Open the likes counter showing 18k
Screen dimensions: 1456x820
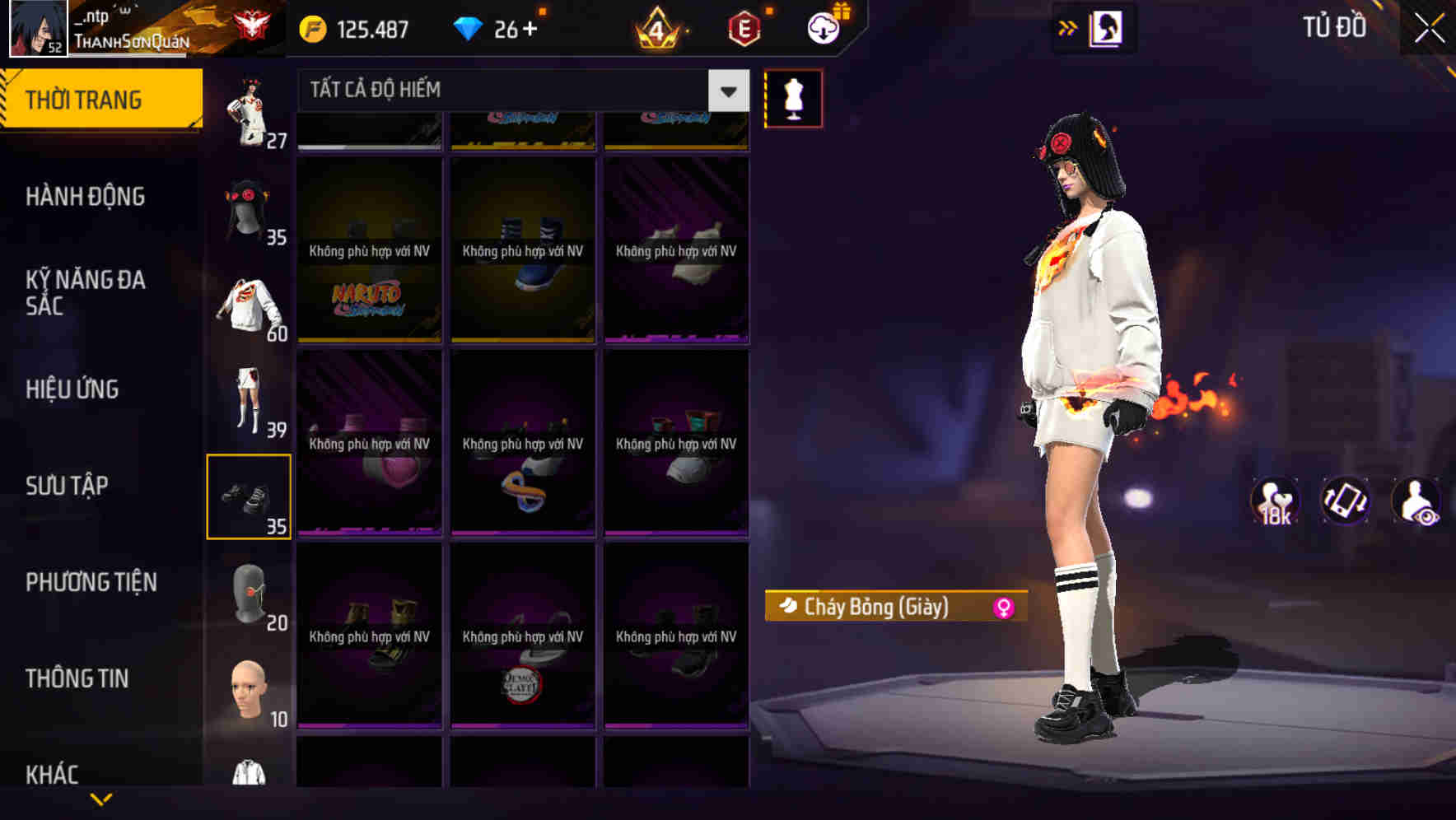tap(1275, 503)
